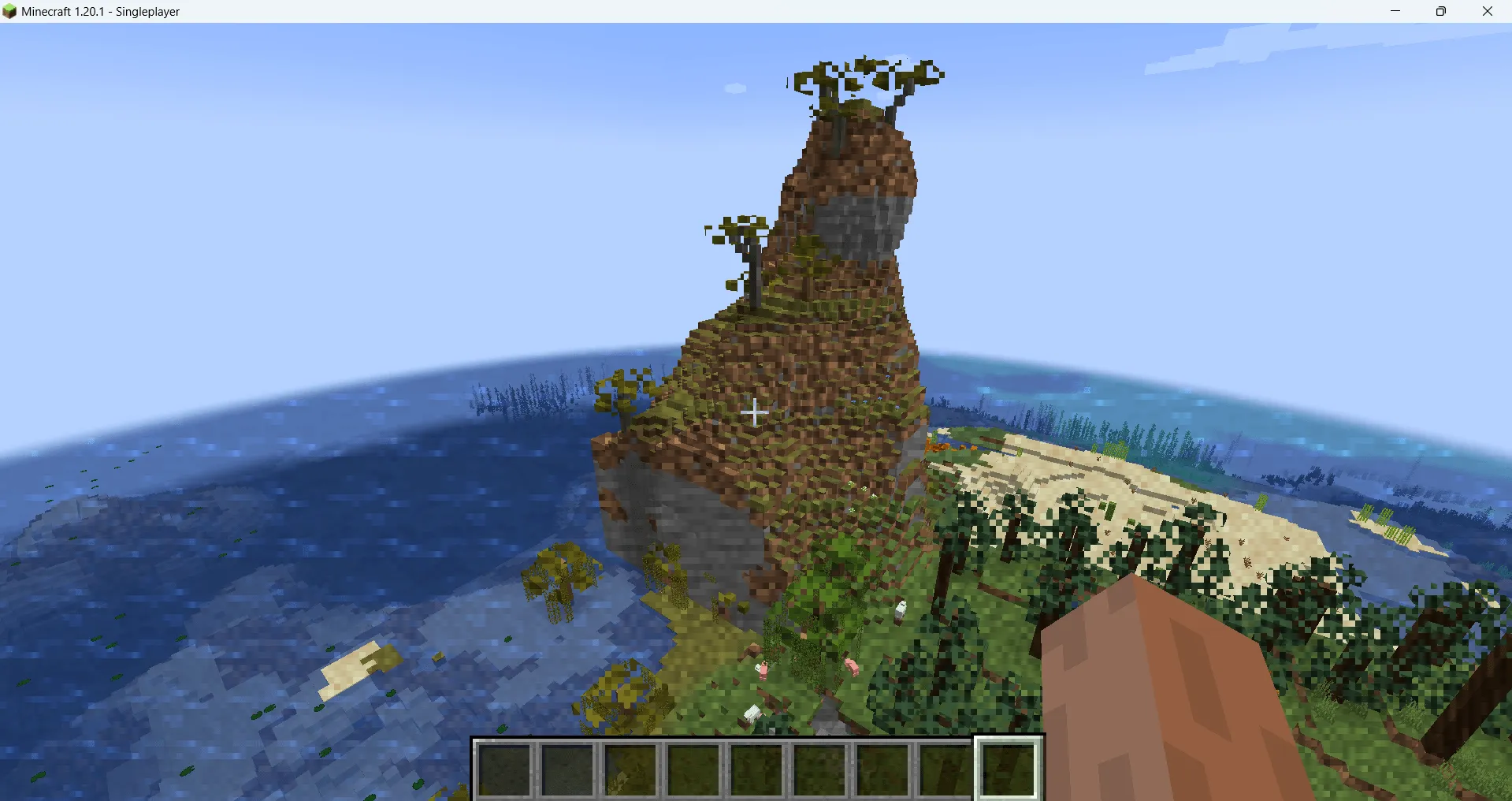Image resolution: width=1512 pixels, height=801 pixels.
Task: Minimize the Minecraft window
Action: coord(1395,11)
